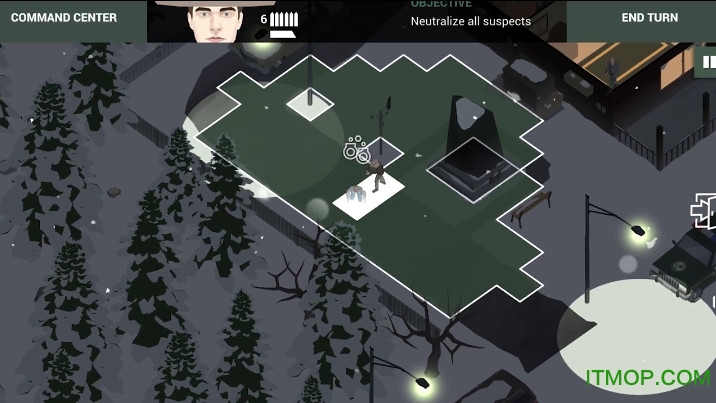Select the white highlighted tile under the suspect
This screenshot has width=716, height=403.
(x=370, y=194)
